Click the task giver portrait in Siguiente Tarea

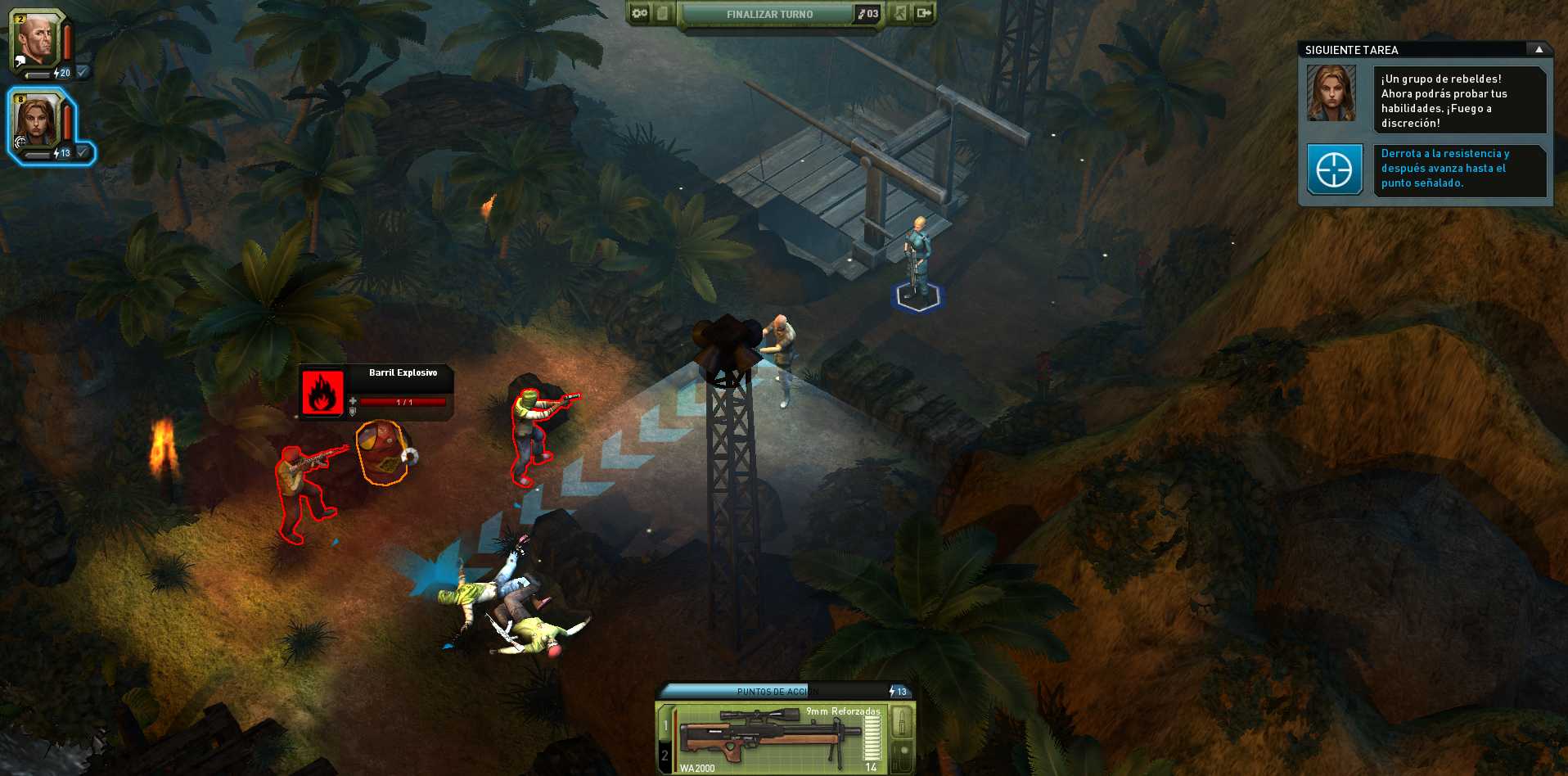point(1331,94)
